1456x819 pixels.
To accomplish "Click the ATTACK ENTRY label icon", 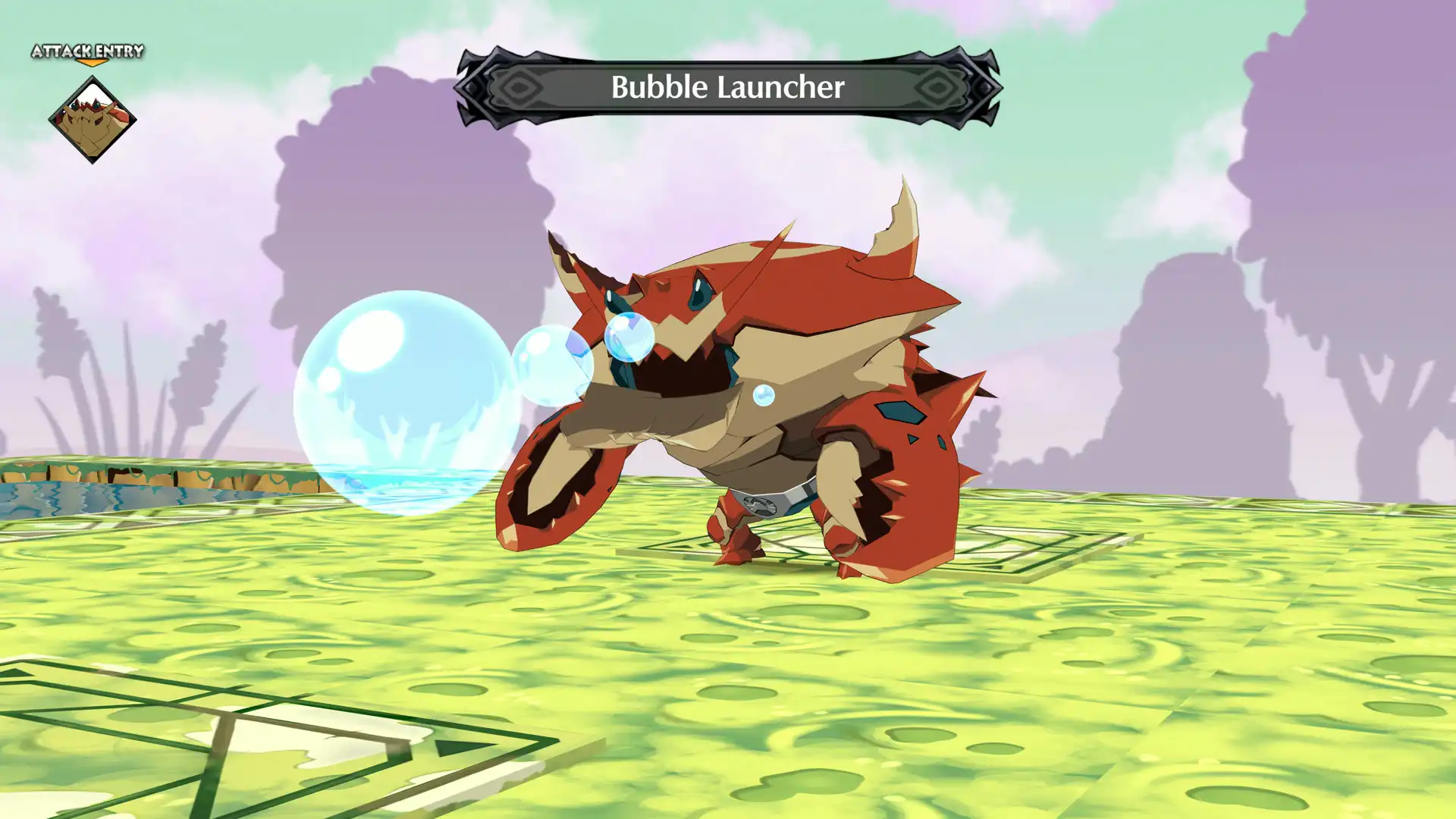I will [86, 52].
